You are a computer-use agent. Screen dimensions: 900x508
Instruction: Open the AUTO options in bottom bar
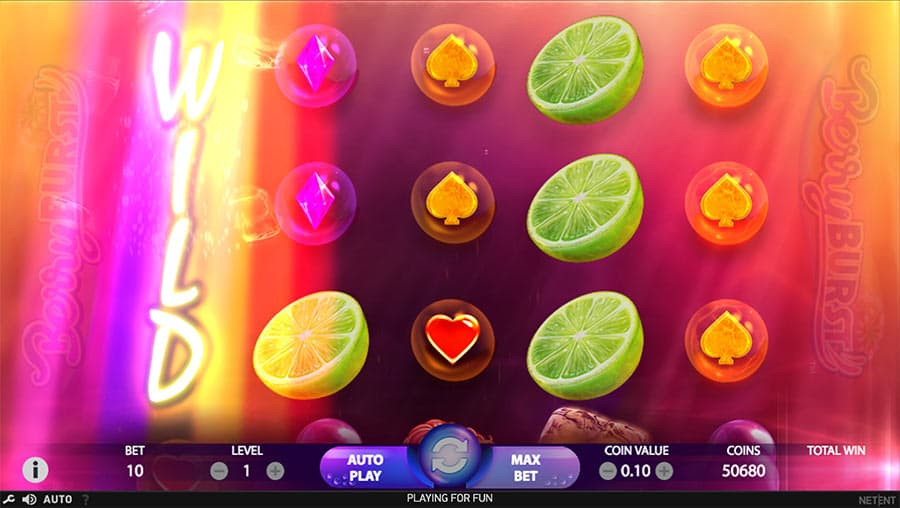point(58,499)
